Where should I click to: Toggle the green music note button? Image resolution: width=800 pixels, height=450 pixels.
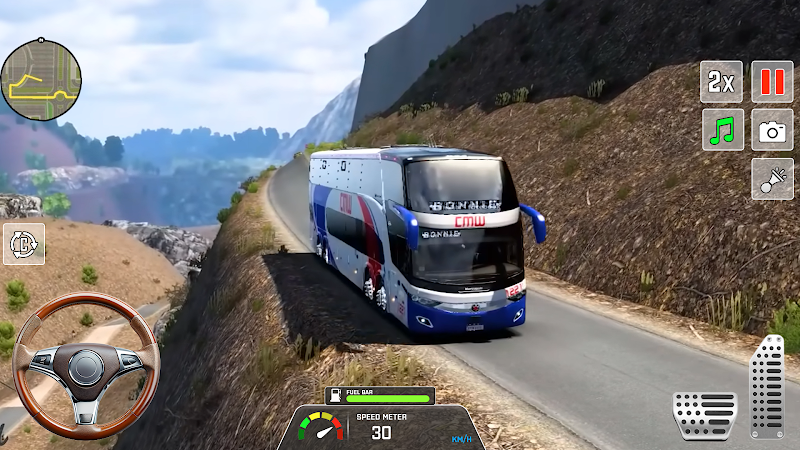tap(721, 130)
